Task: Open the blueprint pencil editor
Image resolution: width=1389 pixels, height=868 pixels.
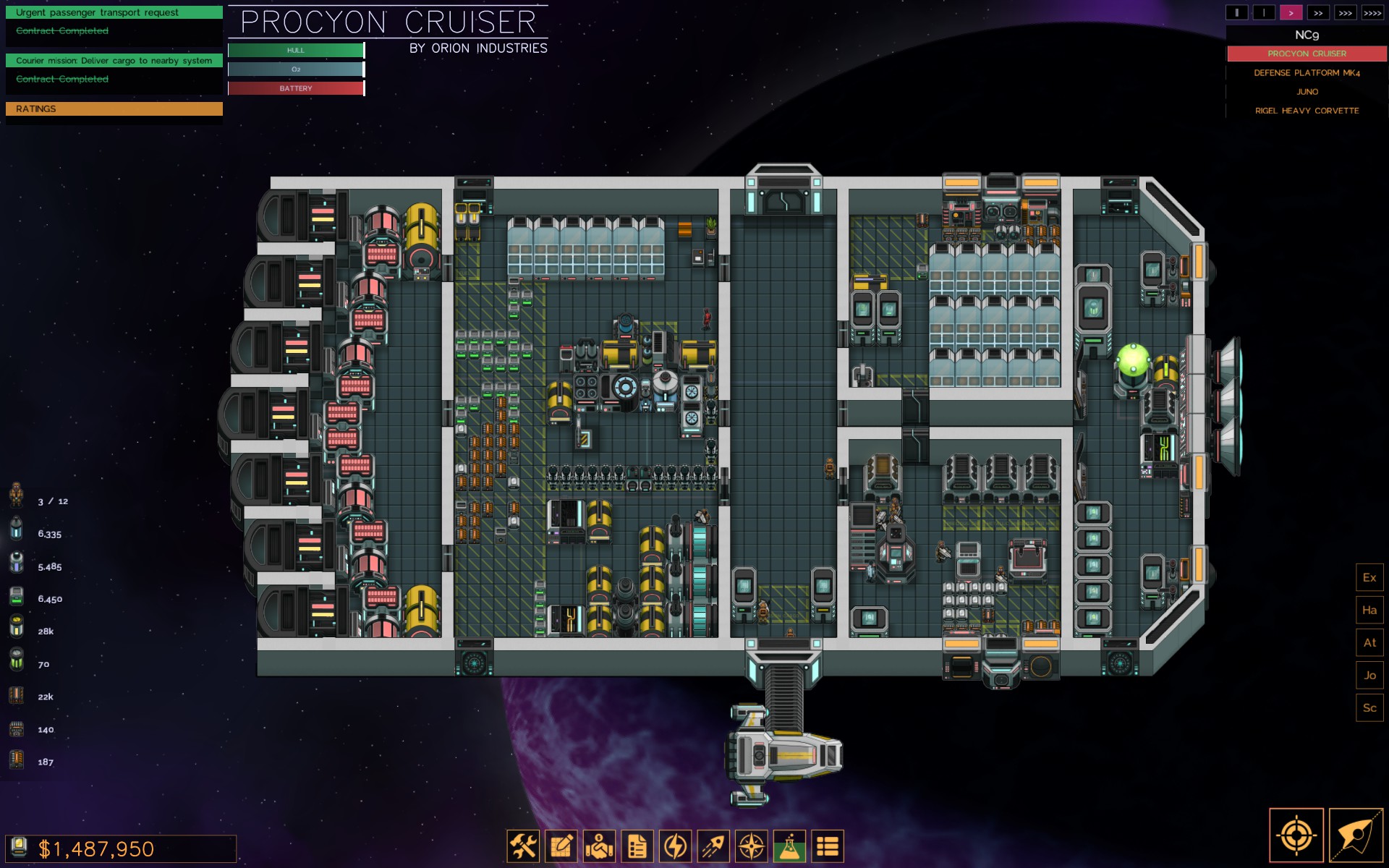Action: (x=561, y=846)
